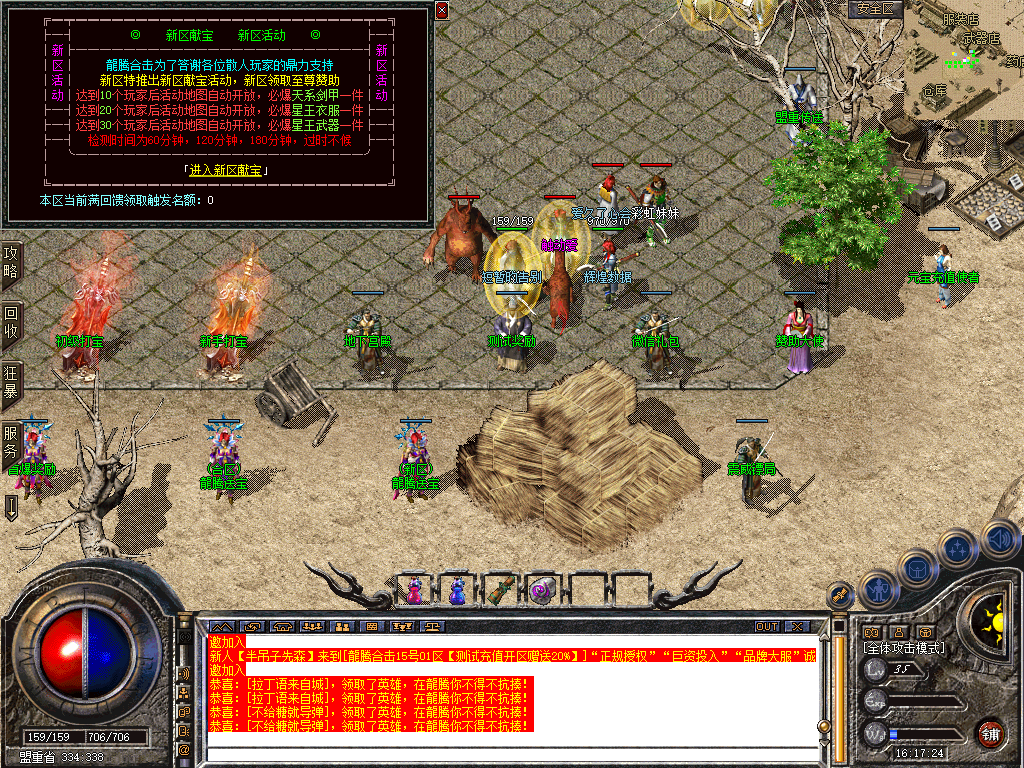Open the character status round button
1024x768 pixels.
coord(878,590)
